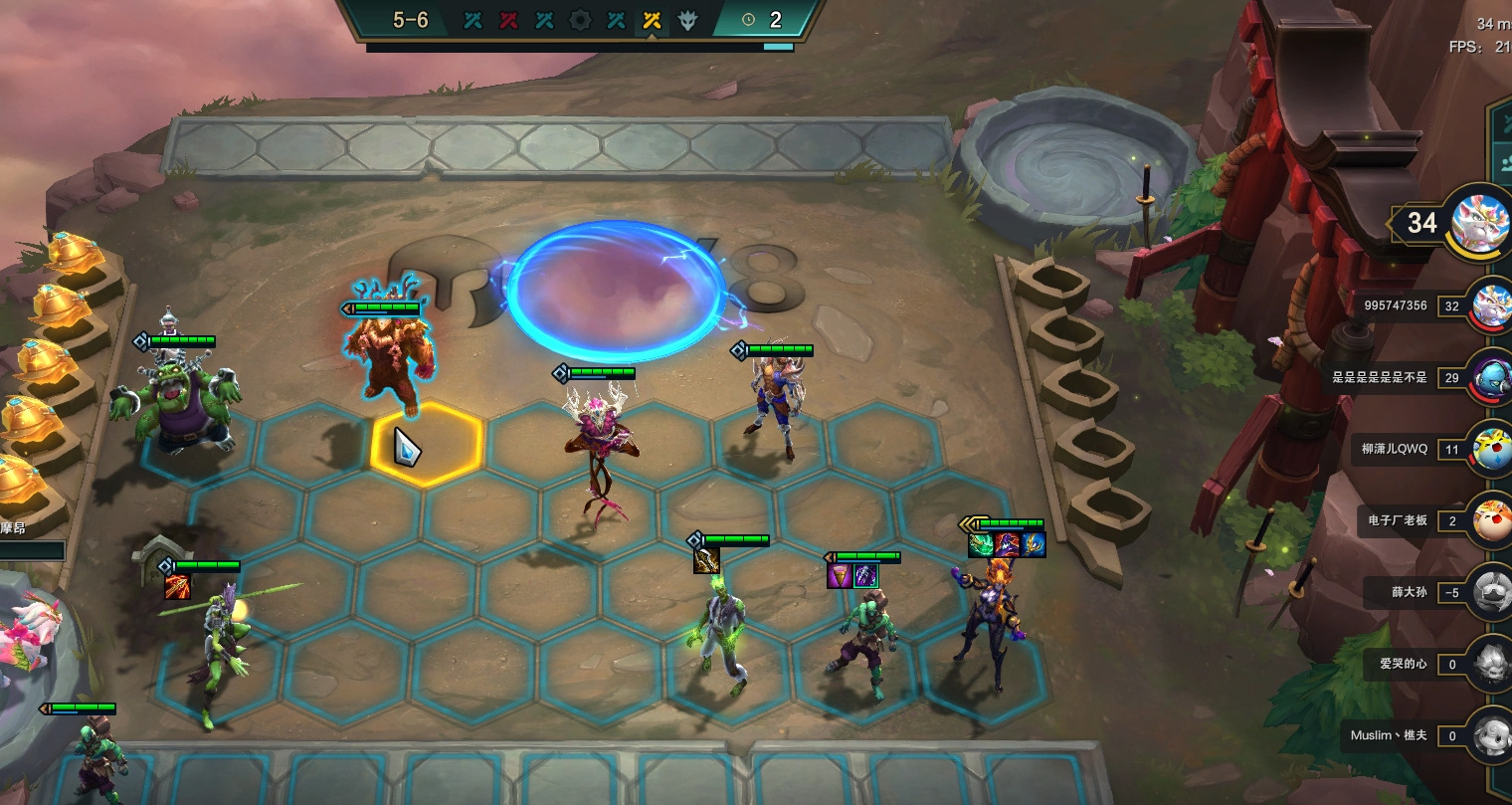Select player 爱哭的心 in the scoreboard

point(1490,664)
